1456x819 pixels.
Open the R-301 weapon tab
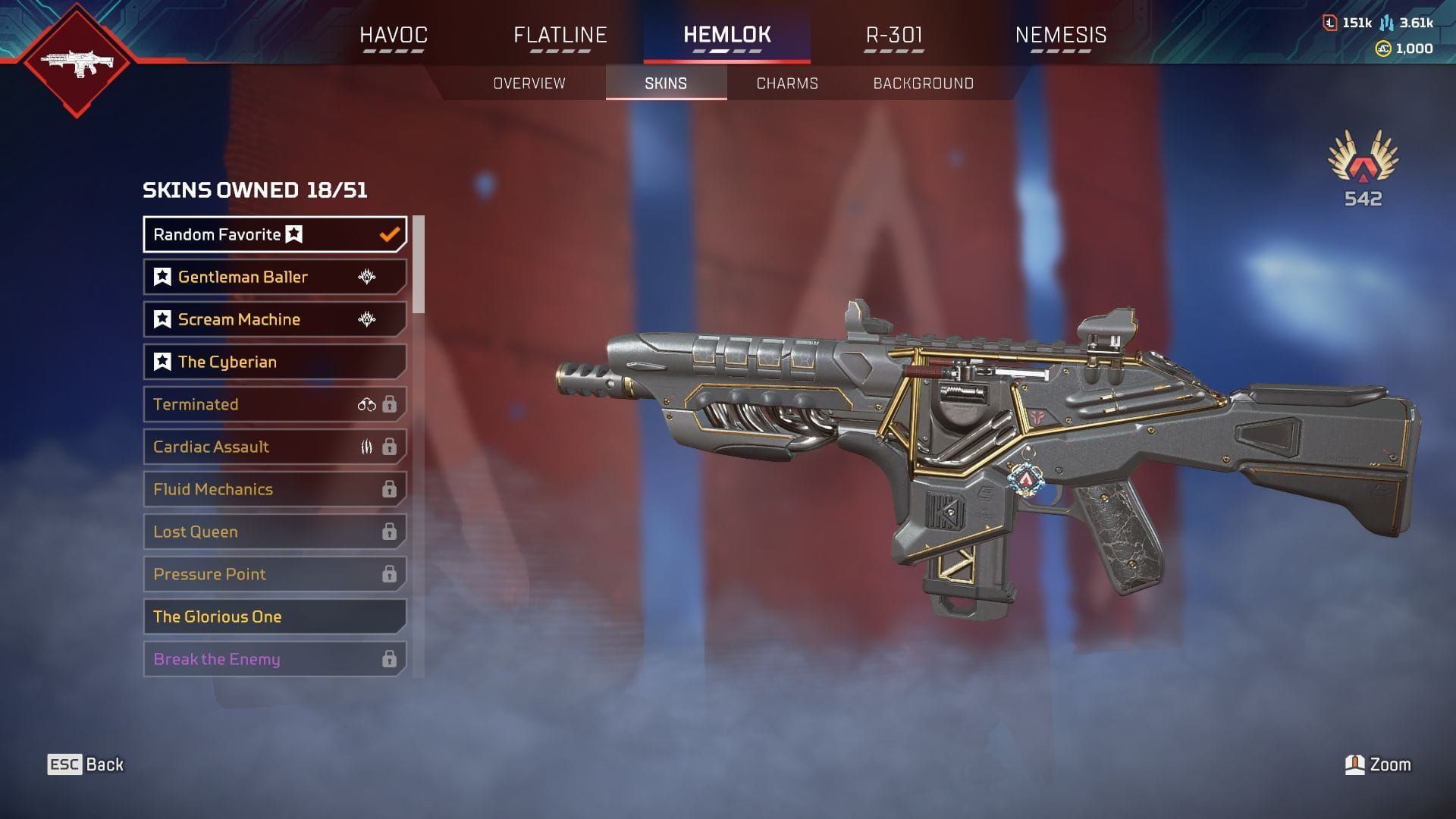tap(894, 36)
